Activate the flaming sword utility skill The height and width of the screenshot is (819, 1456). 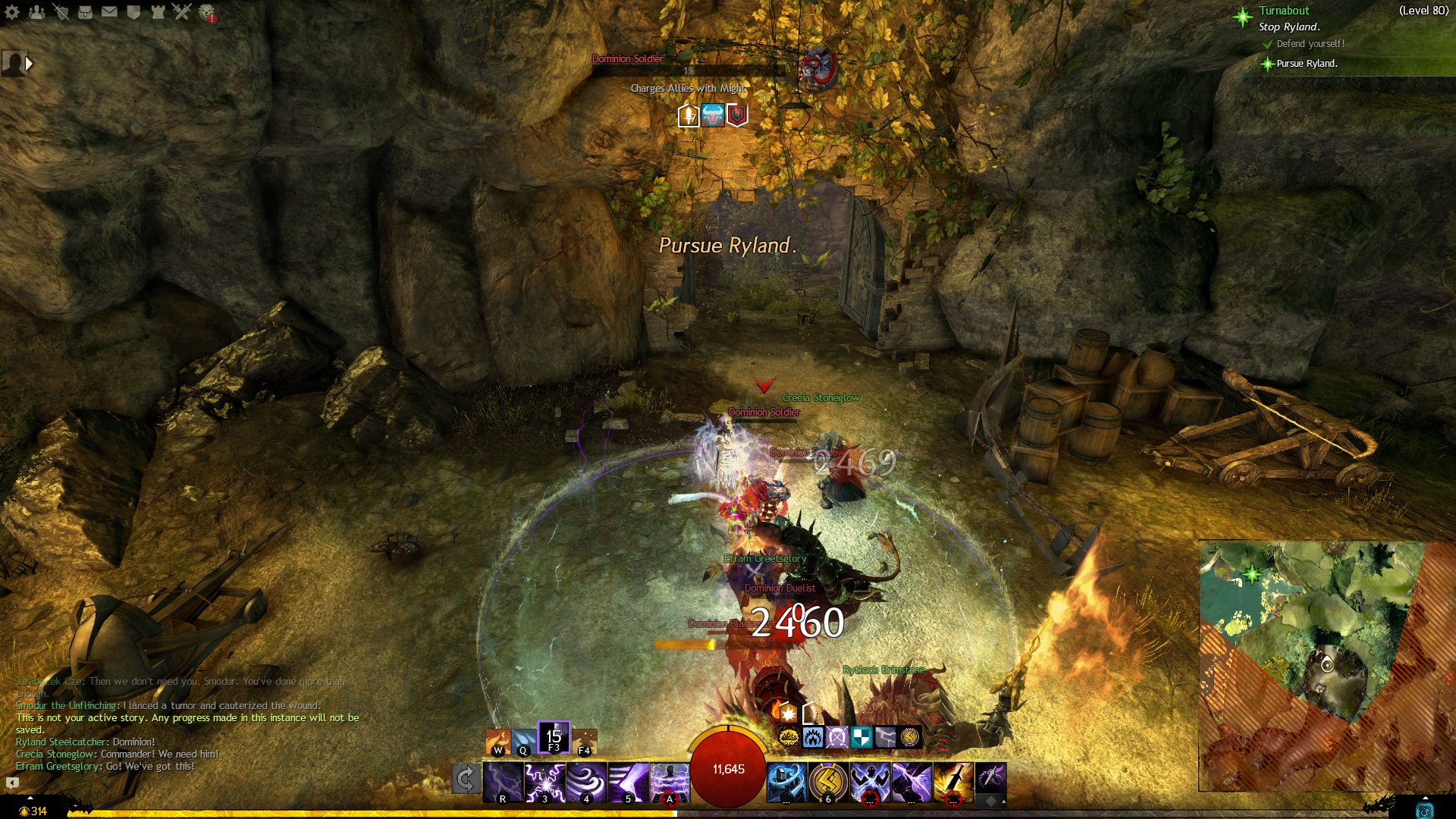[x=952, y=782]
